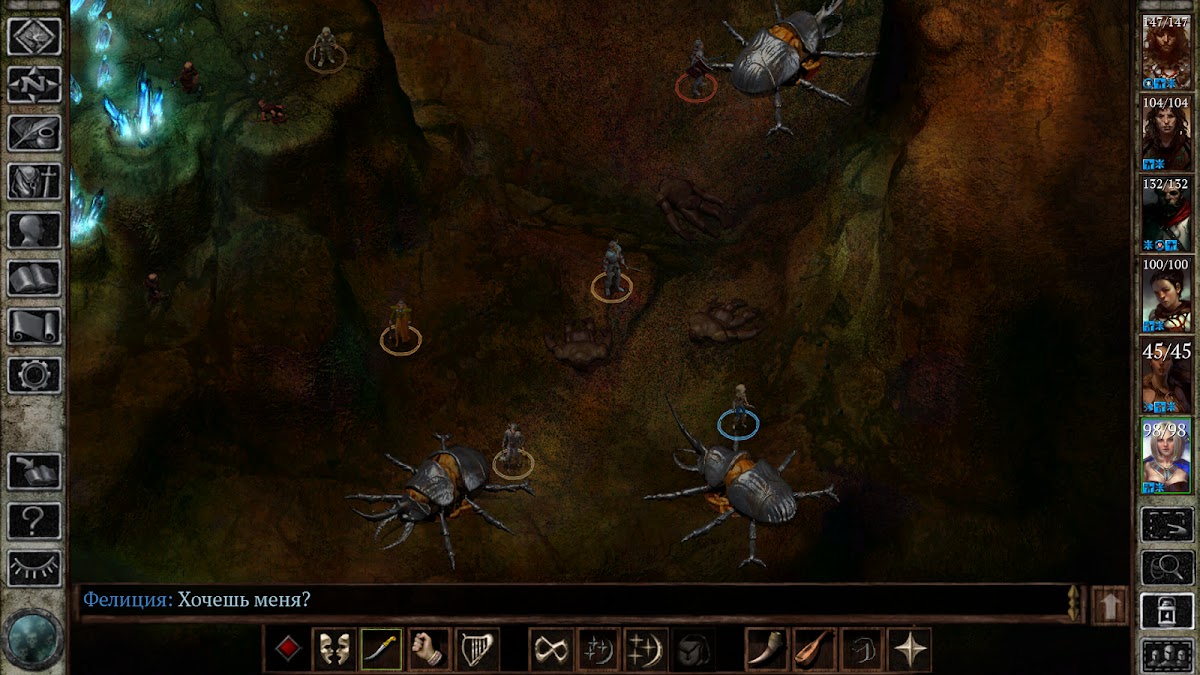The image size is (1200, 675).
Task: Open the area map with the compass button
Action: point(34,84)
